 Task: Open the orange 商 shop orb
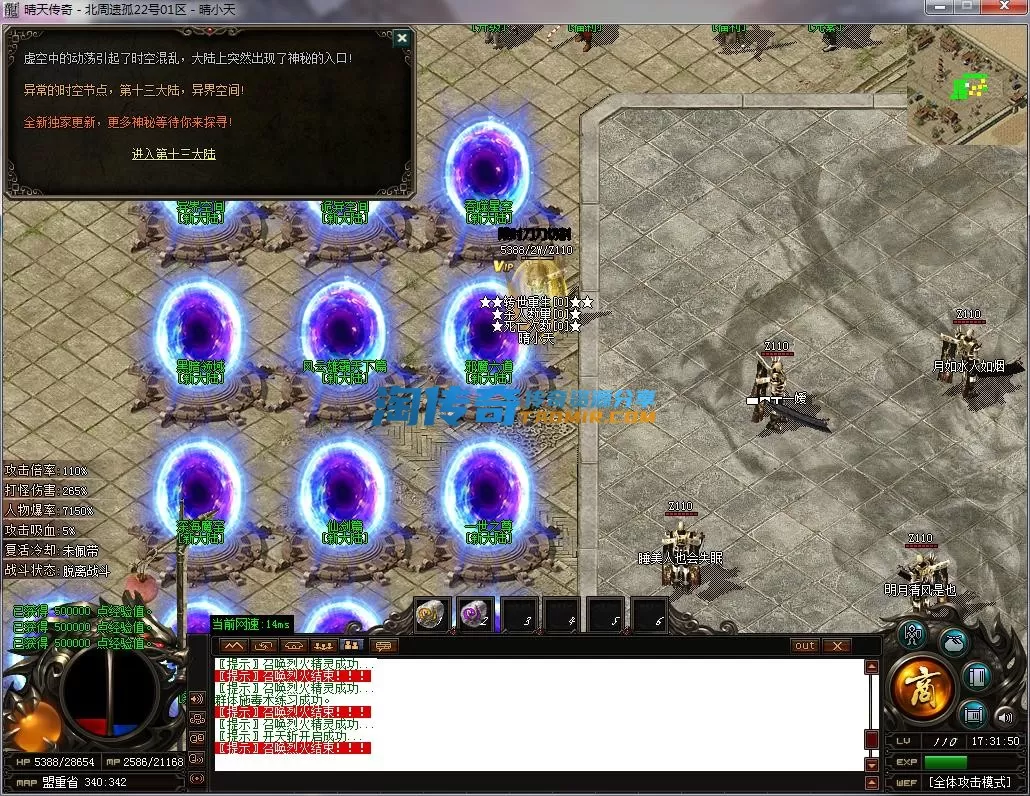(x=920, y=687)
